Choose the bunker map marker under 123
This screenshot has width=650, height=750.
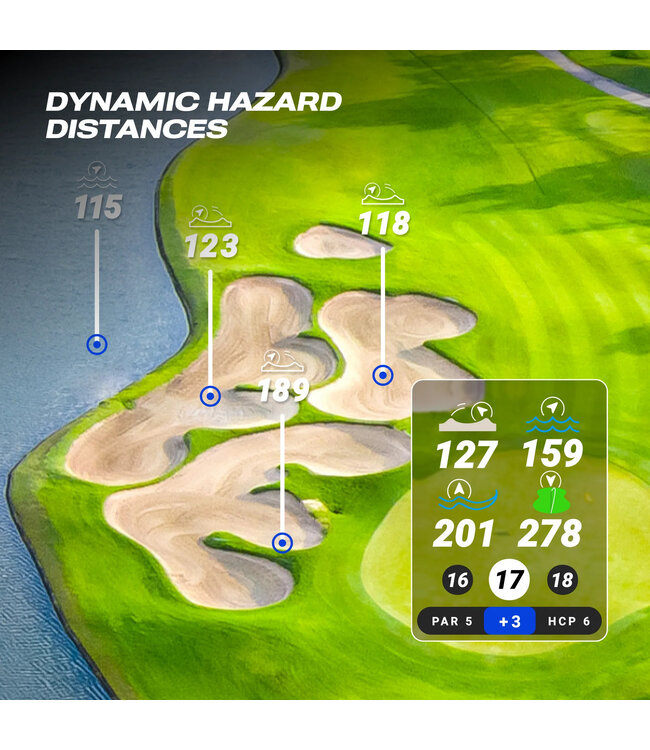(210, 396)
